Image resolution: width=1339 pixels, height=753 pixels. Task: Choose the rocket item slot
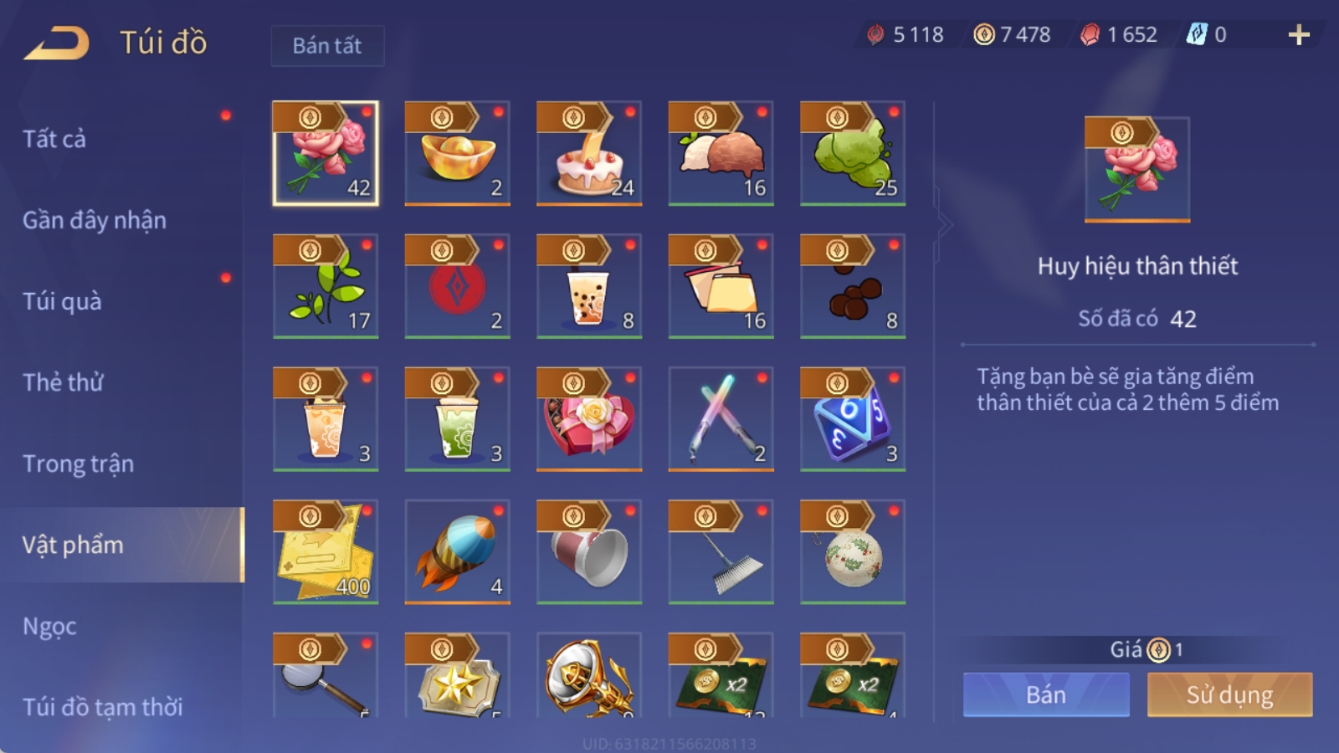[457, 552]
